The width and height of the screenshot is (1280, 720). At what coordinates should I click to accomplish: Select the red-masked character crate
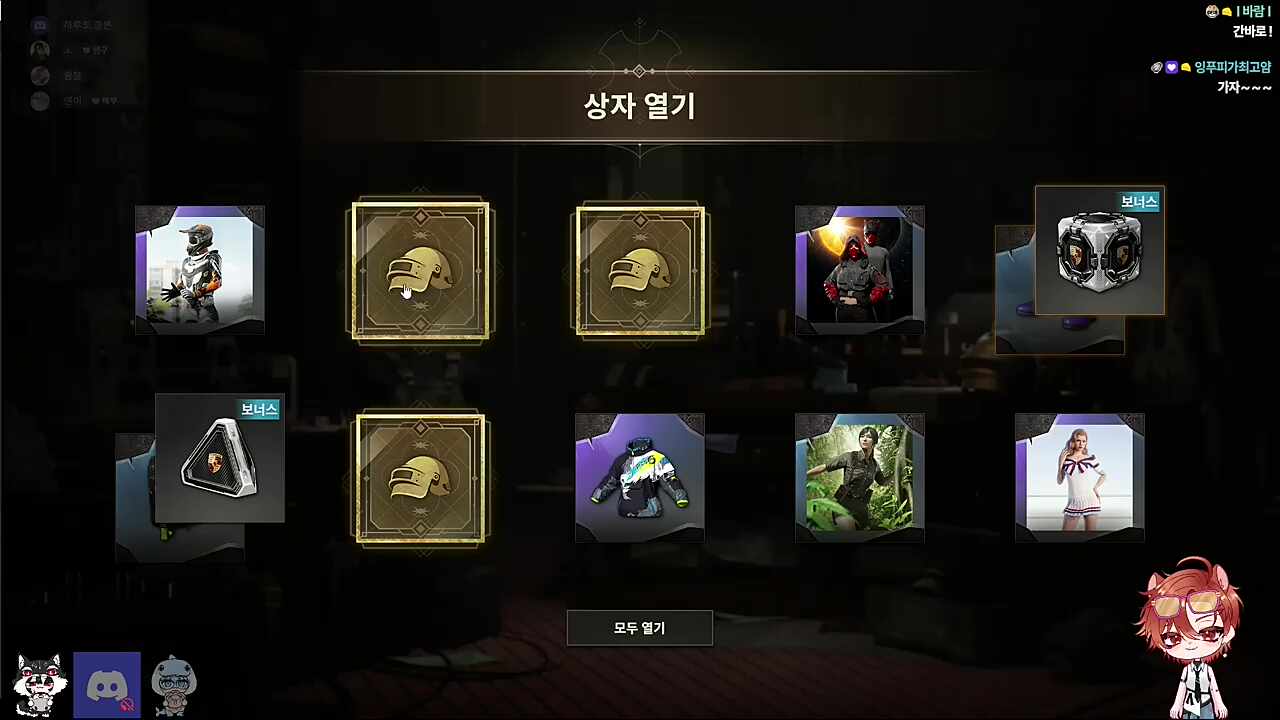[860, 268]
